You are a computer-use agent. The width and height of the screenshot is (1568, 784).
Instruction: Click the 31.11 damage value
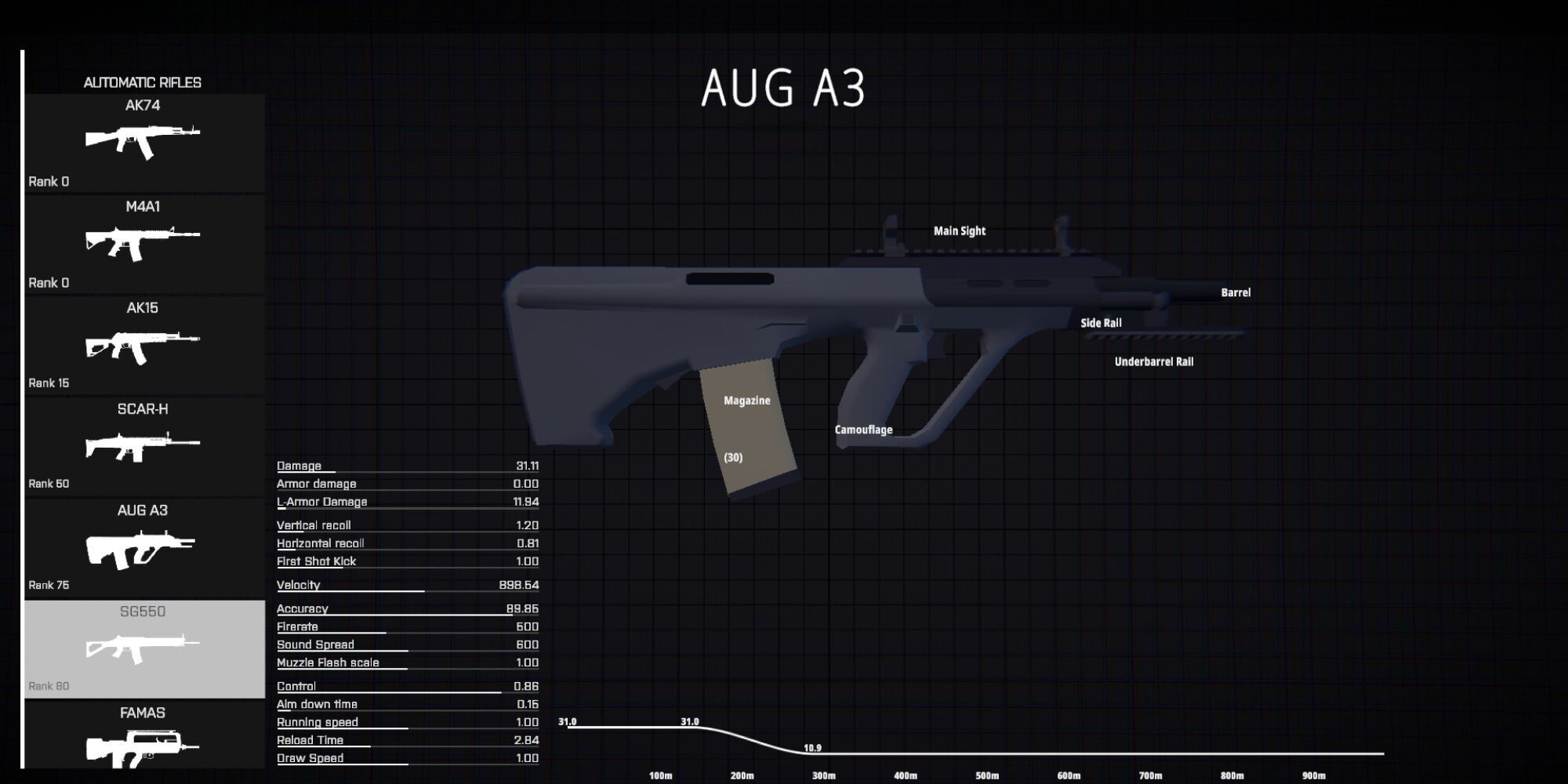(527, 465)
